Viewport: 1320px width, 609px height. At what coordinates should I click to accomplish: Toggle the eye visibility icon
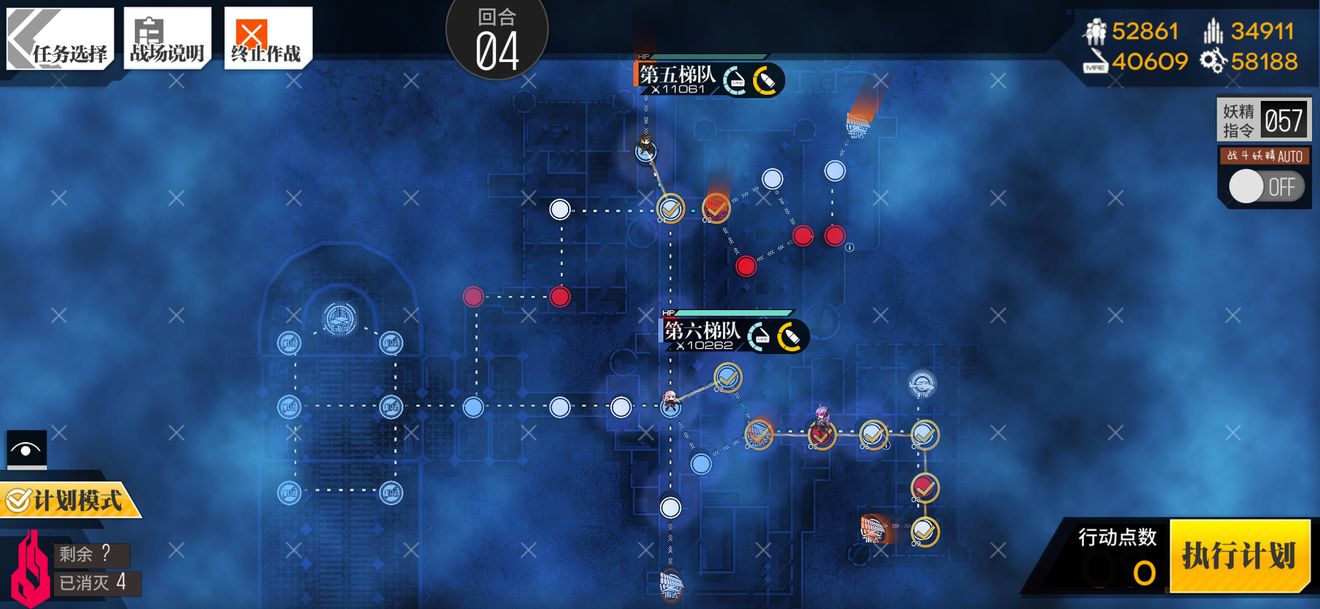pos(26,450)
